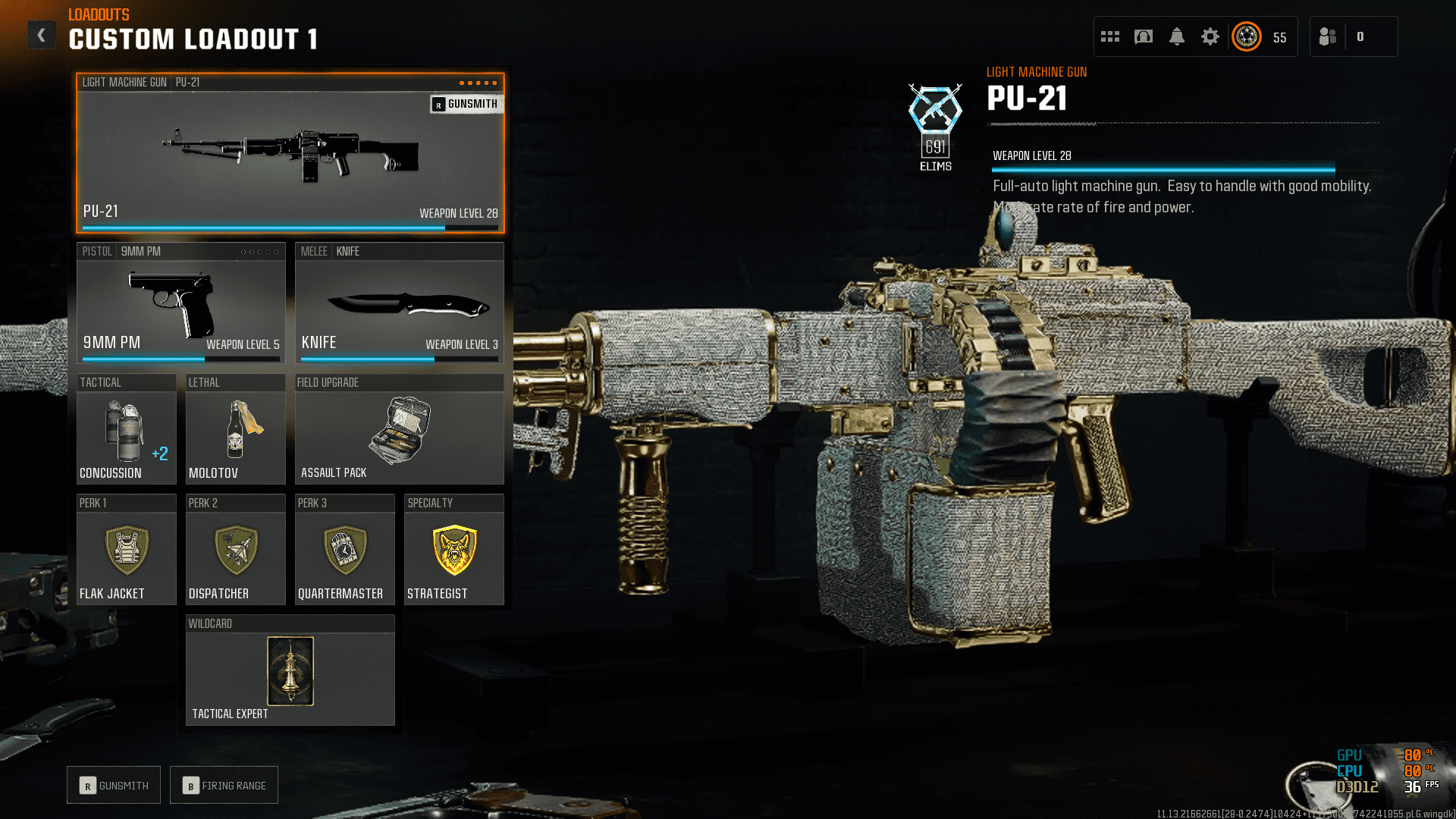Open Gunsmith from the bottom bar
Screen dimensions: 1456x819
[114, 786]
